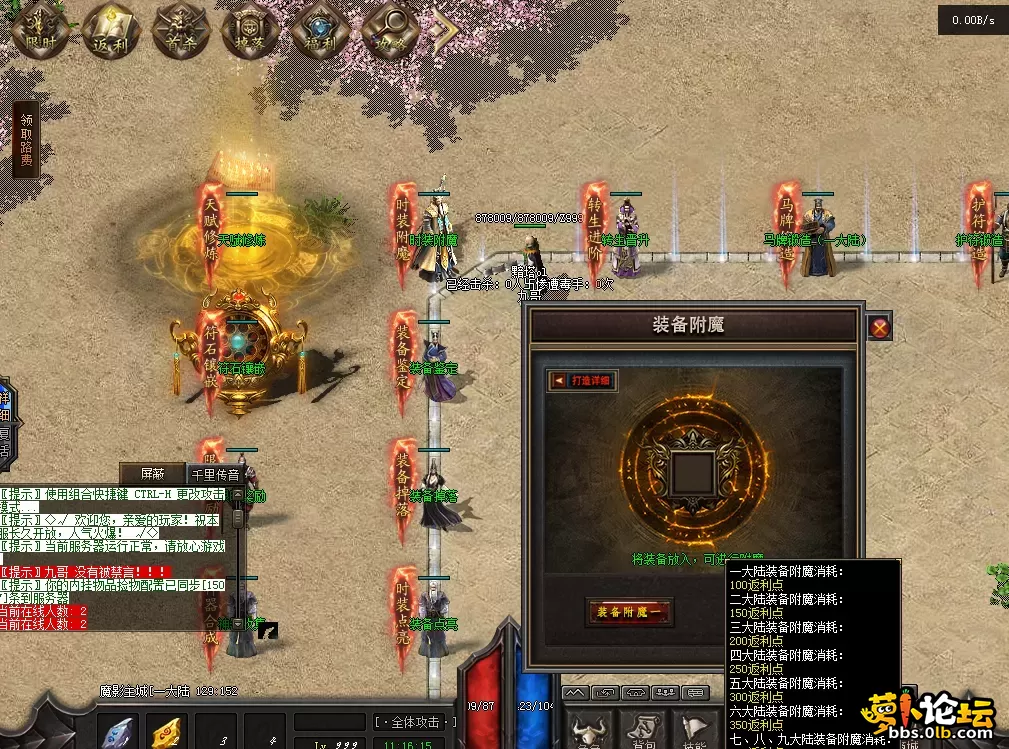
Task: Use the golden scroll hotbar item
Action: pyautogui.click(x=167, y=733)
